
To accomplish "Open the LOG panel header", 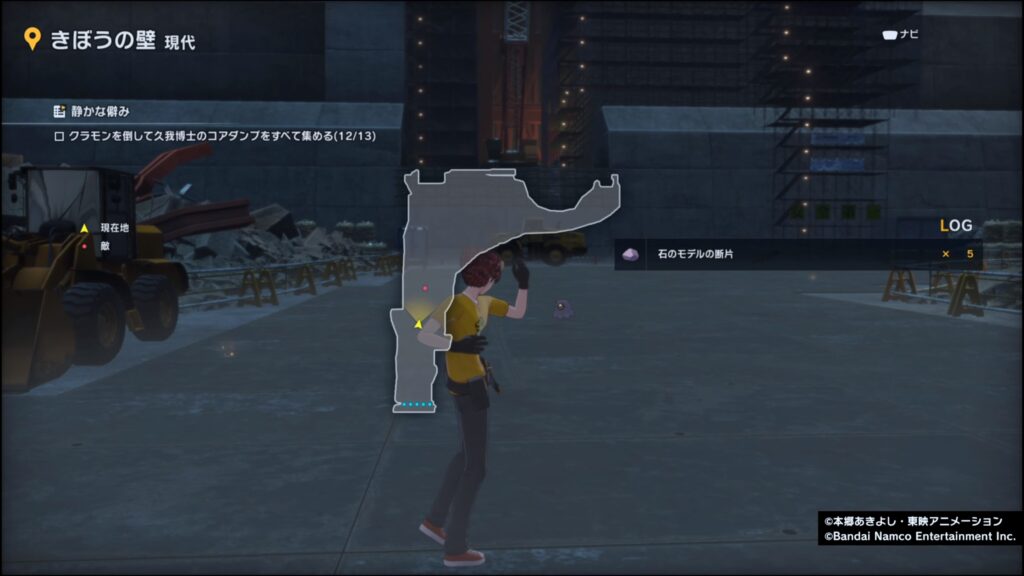I will pos(956,227).
